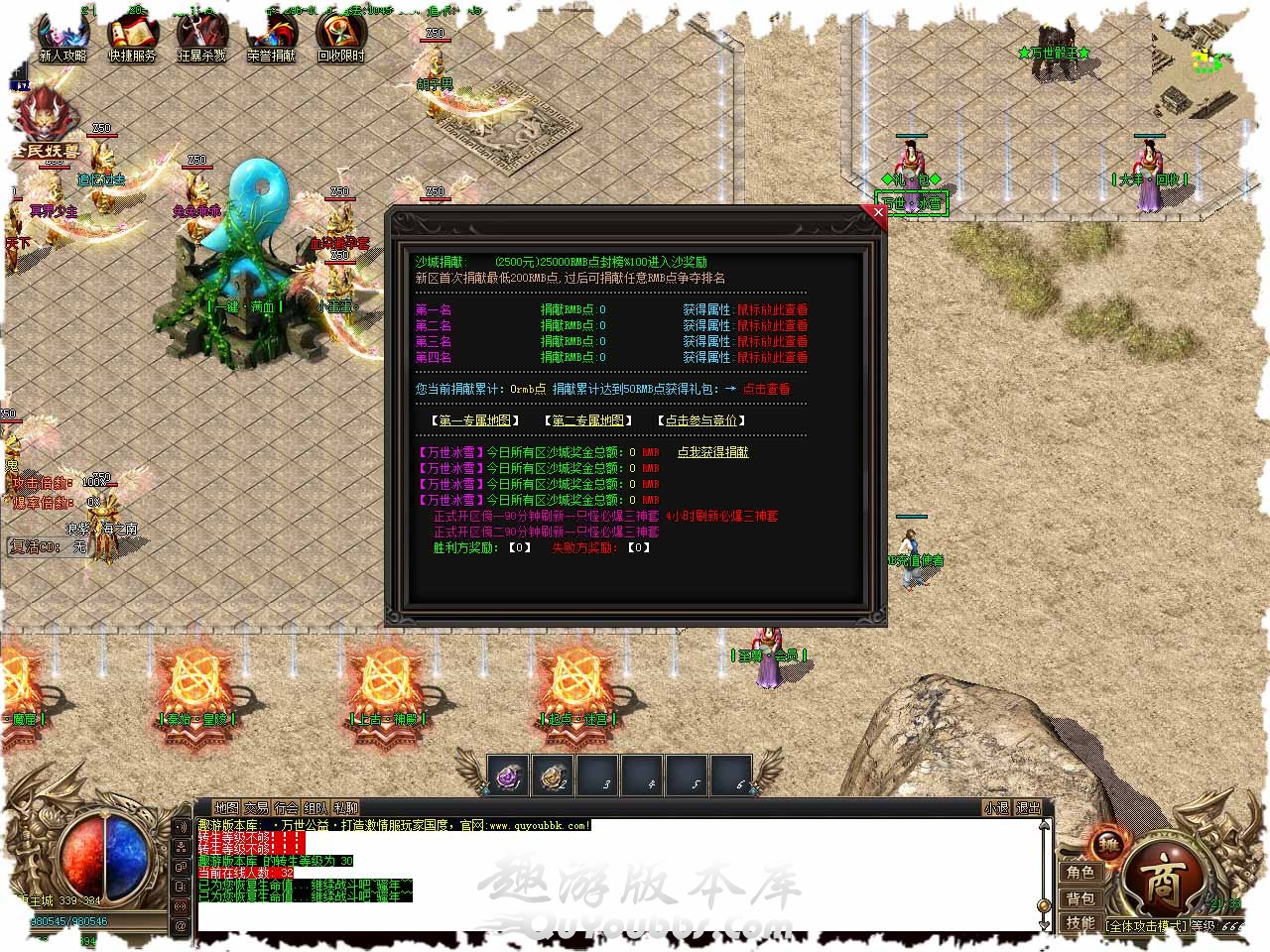Open the 快捷服务 quick service icon
This screenshot has width=1270, height=952.
(x=132, y=38)
